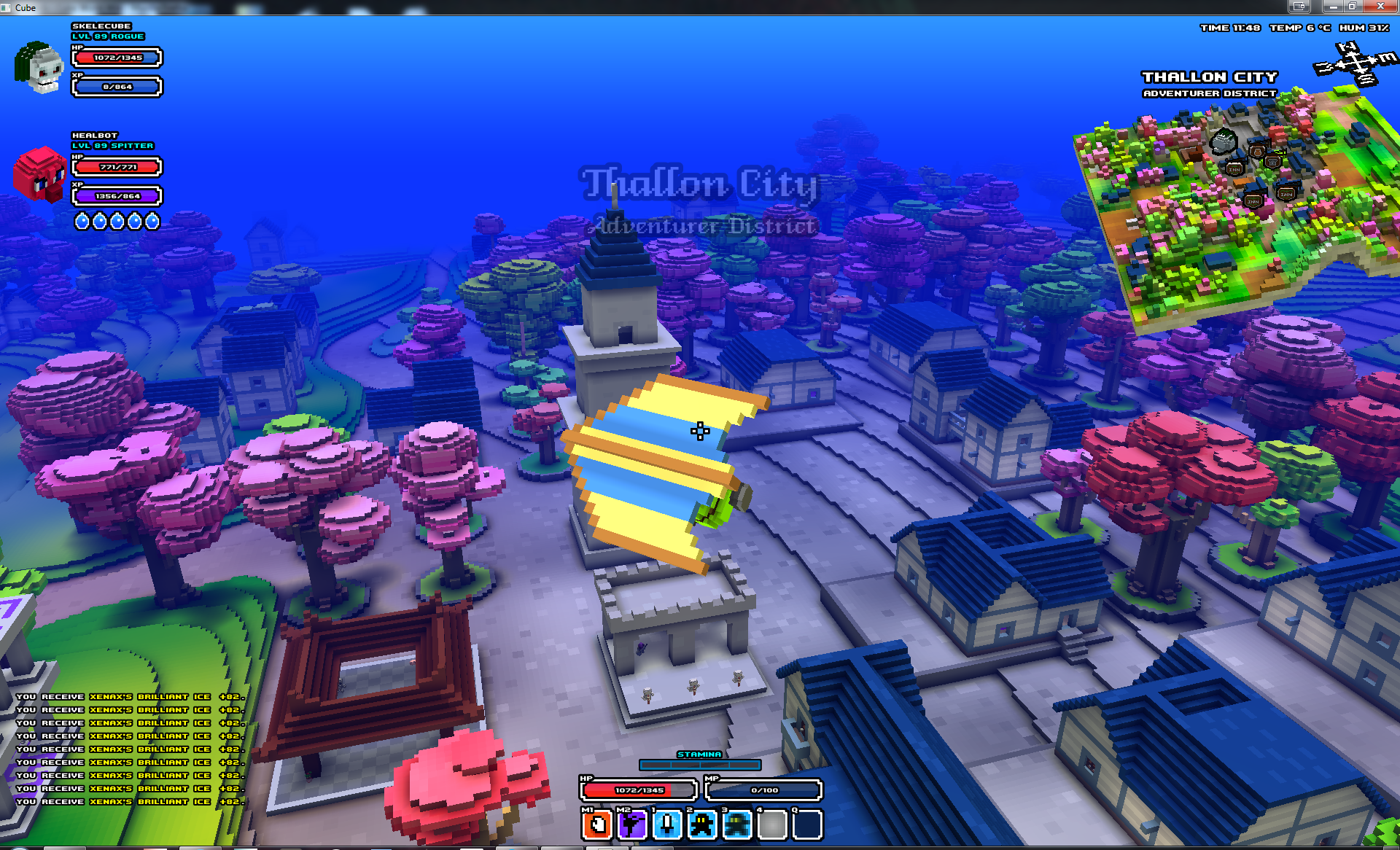Click the item shop sign on the minimap

click(1257, 150)
